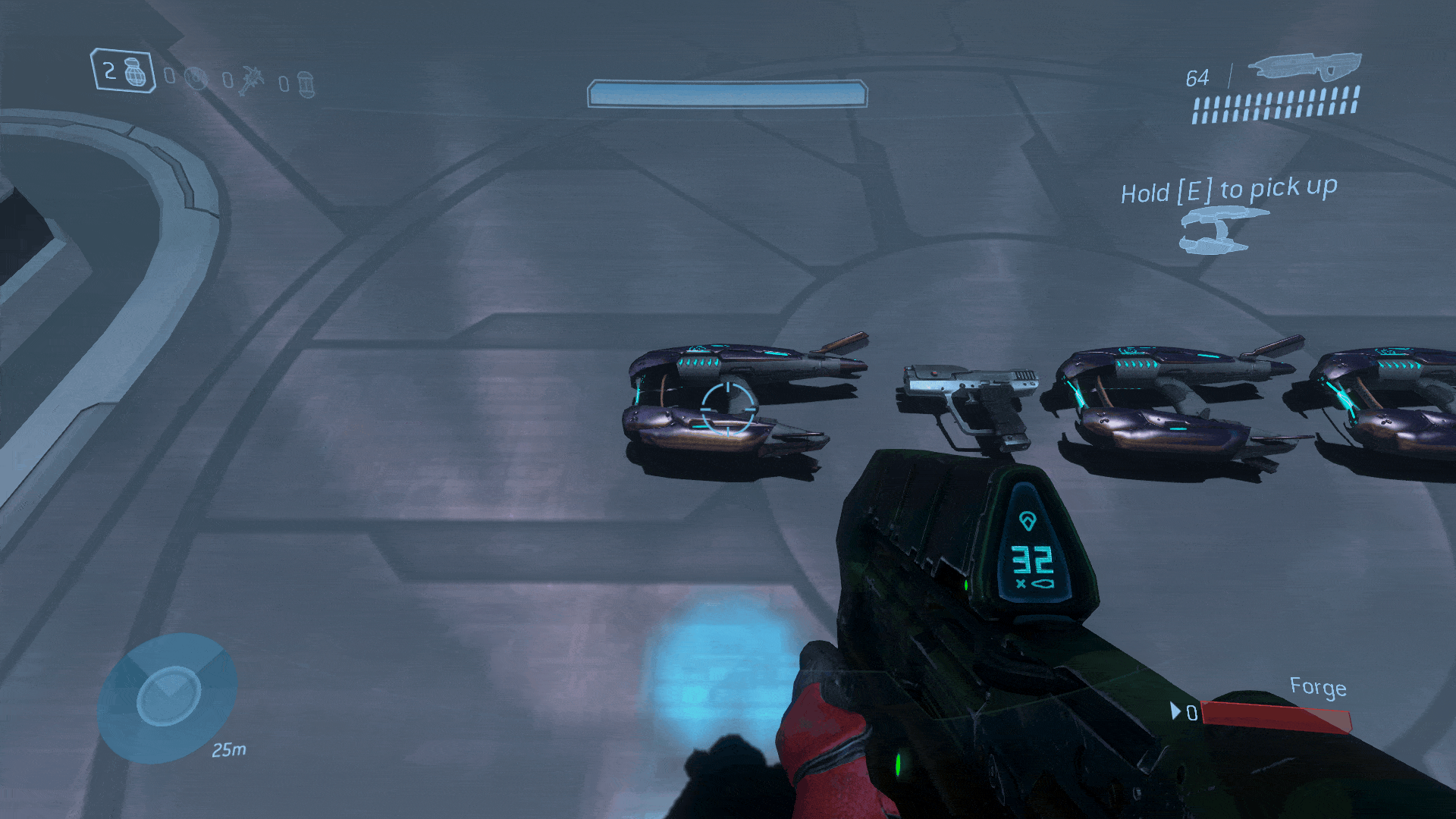Click the 64 reserve ammo counter
Viewport: 1456px width, 819px height.
(1197, 78)
